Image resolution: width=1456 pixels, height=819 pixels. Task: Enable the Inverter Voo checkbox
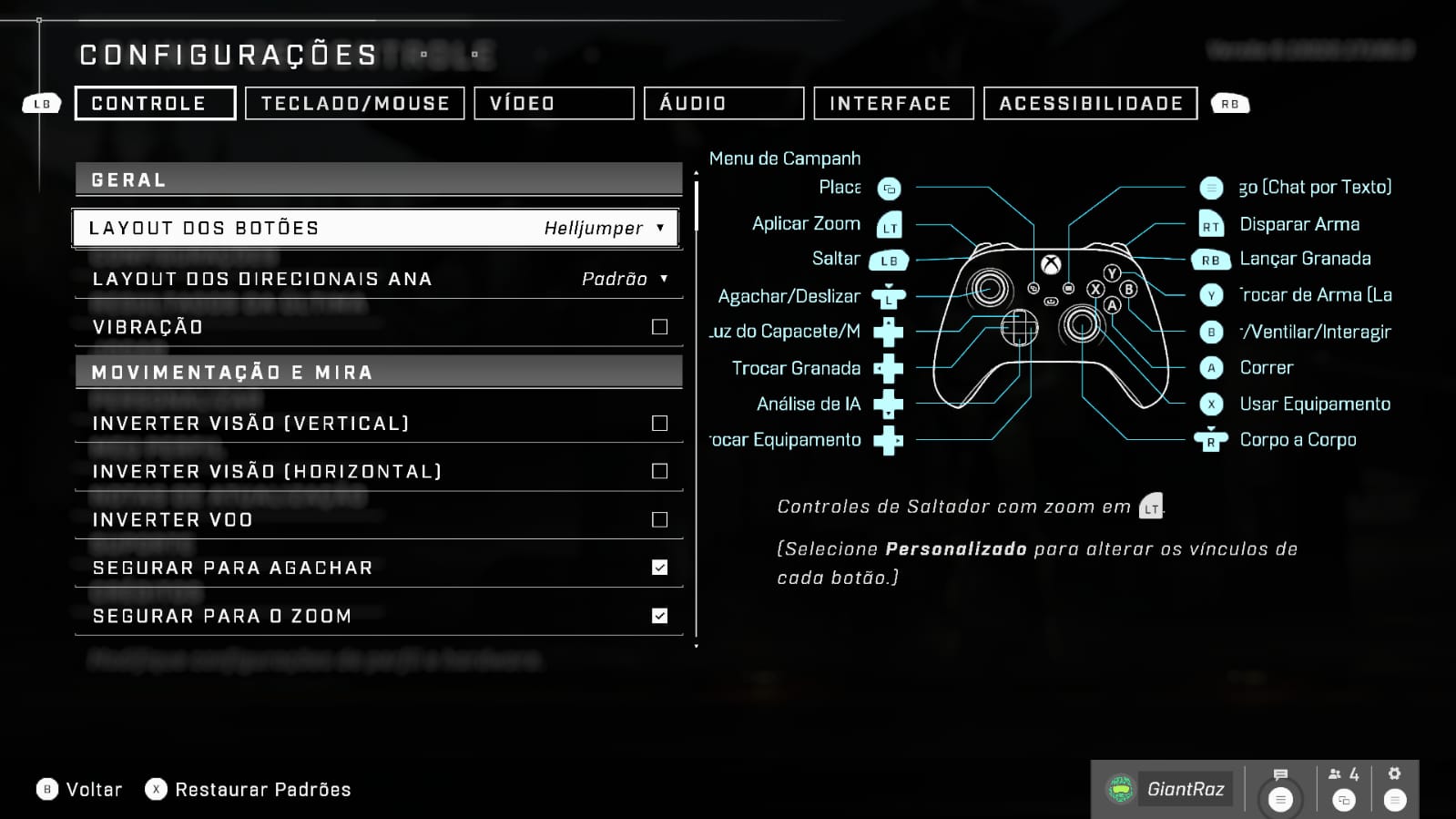pyautogui.click(x=659, y=520)
